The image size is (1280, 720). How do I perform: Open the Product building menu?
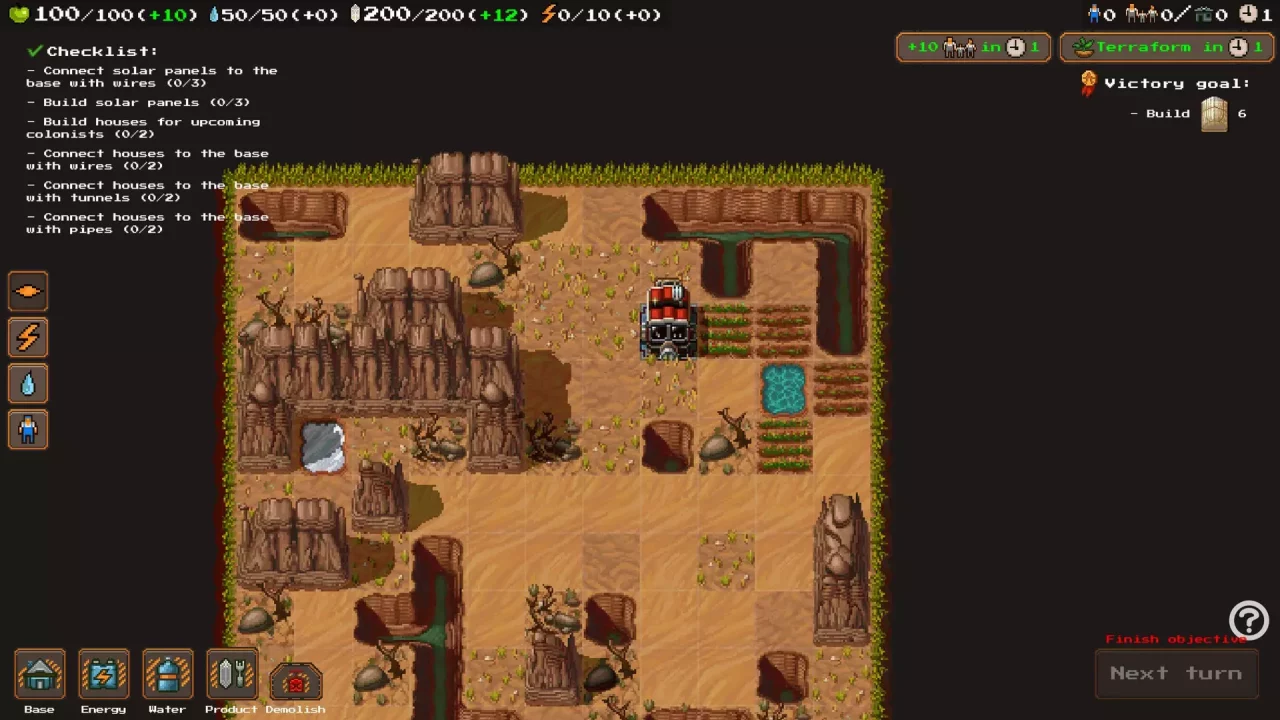[231, 675]
